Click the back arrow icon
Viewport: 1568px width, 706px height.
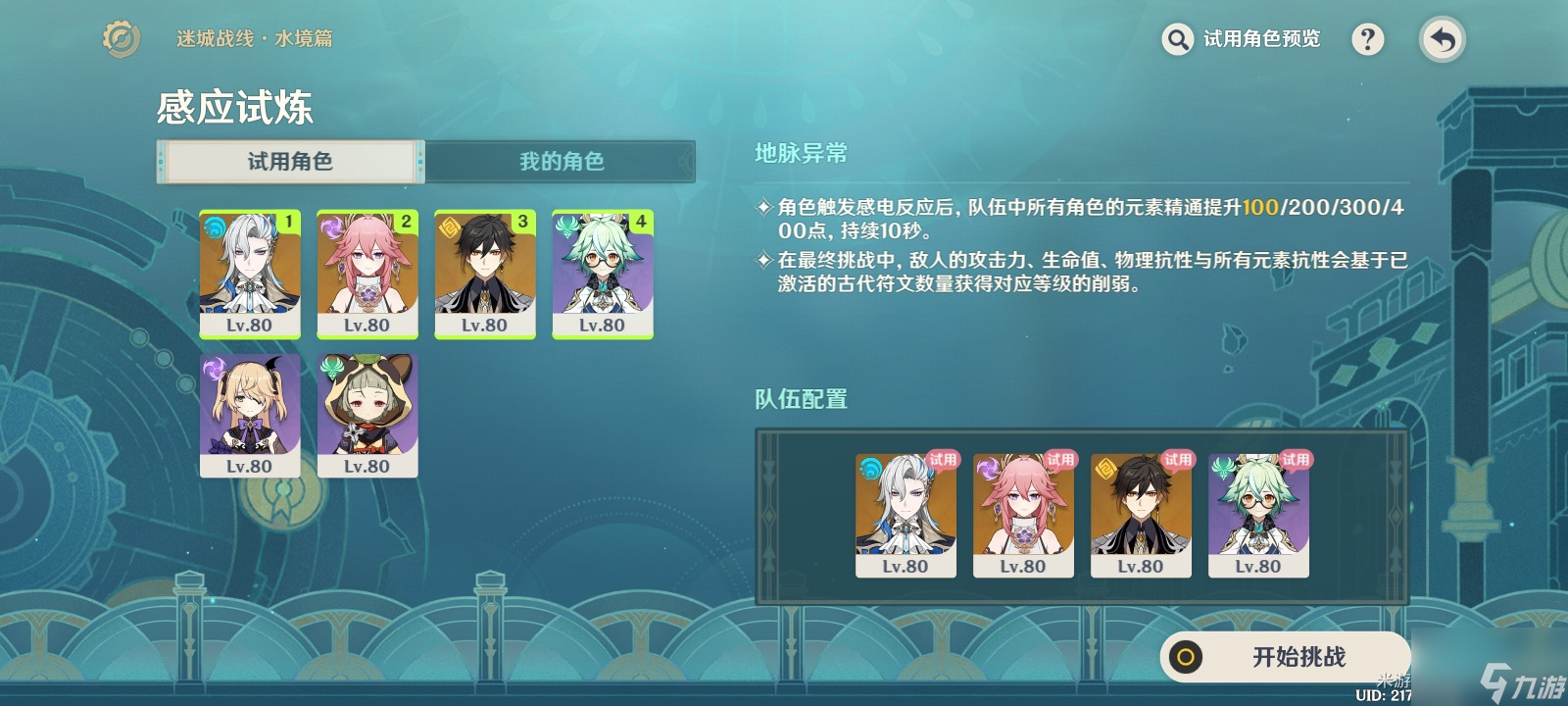point(1441,40)
